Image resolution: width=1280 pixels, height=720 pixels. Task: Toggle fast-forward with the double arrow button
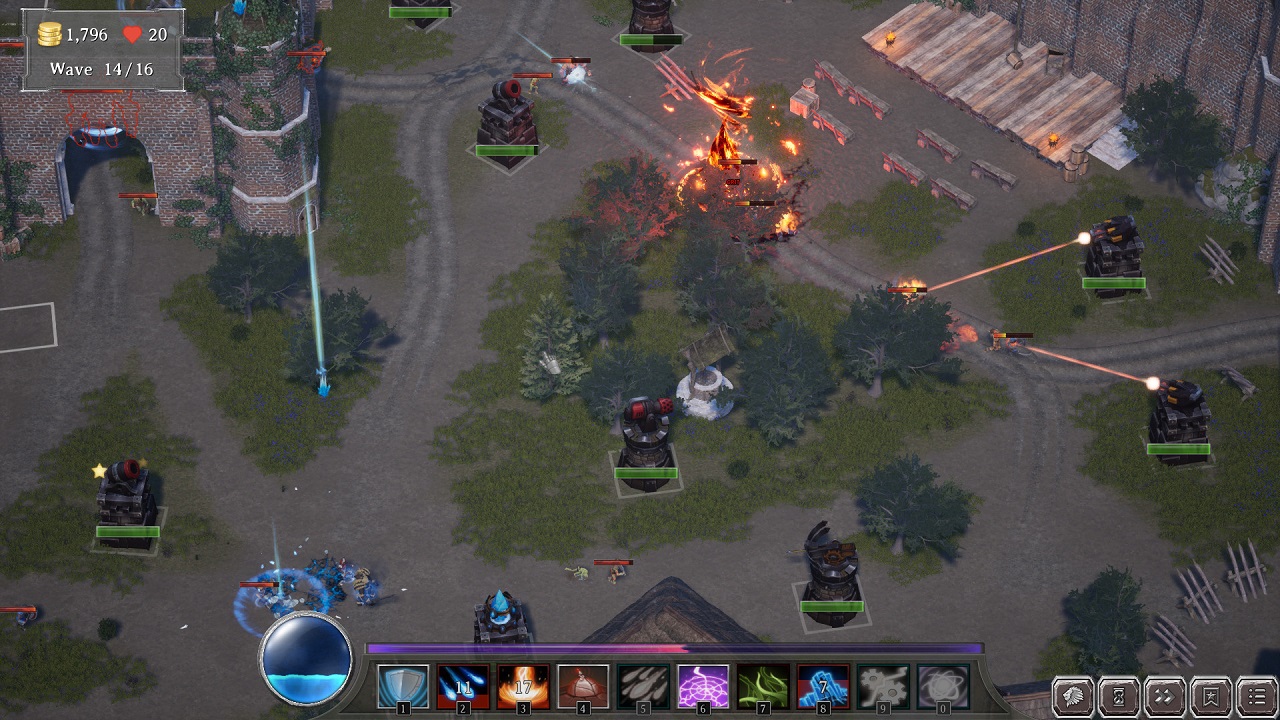point(1165,696)
